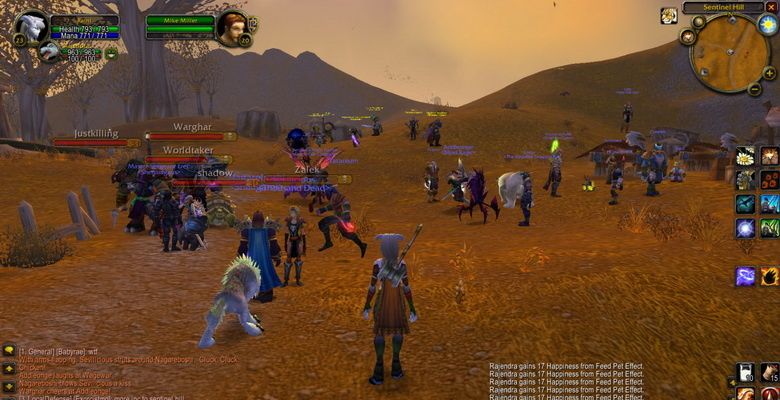The width and height of the screenshot is (780, 400).
Task: Open the chat menu speech bubble button
Action: pyautogui.click(x=9, y=350)
